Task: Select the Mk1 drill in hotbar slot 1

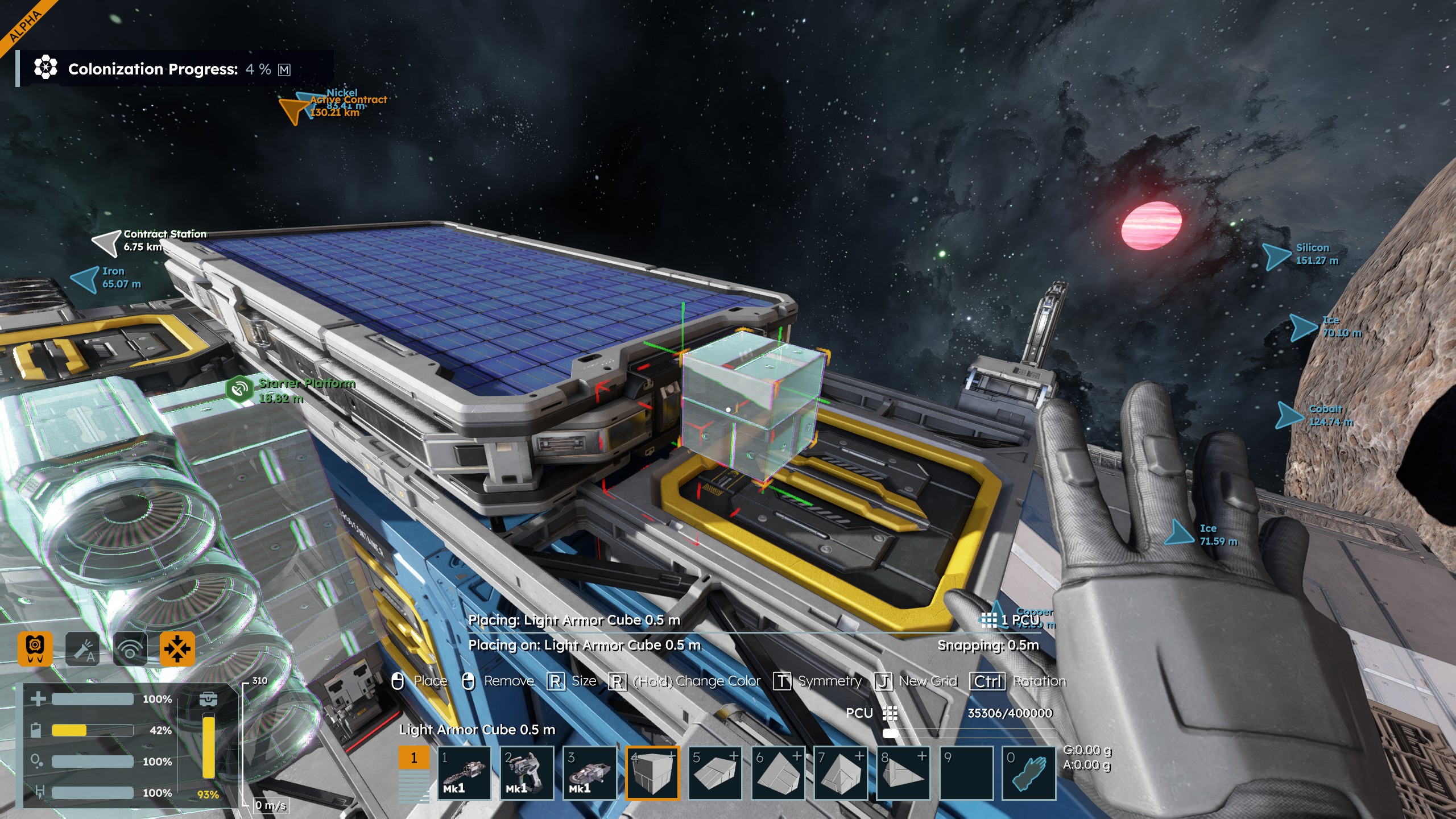Action: 464,773
